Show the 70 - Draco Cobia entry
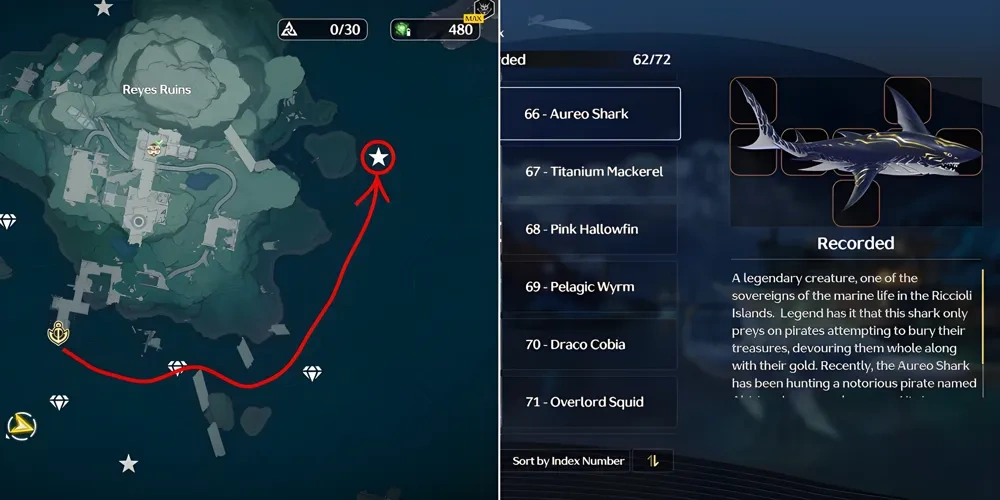 point(589,345)
